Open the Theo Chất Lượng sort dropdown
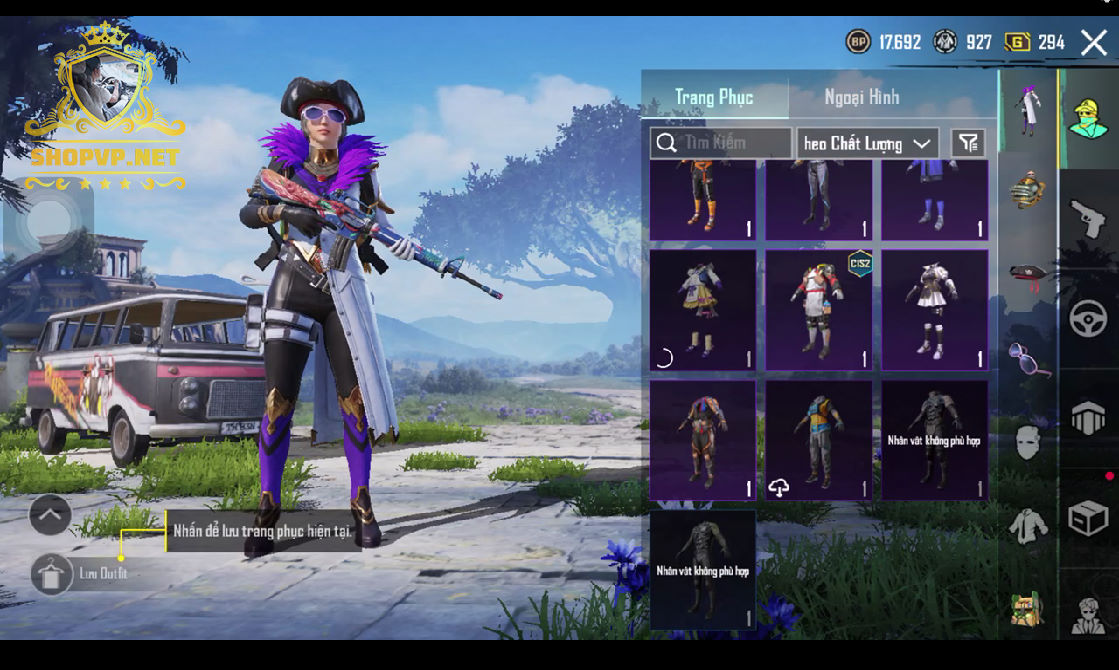 (x=867, y=143)
